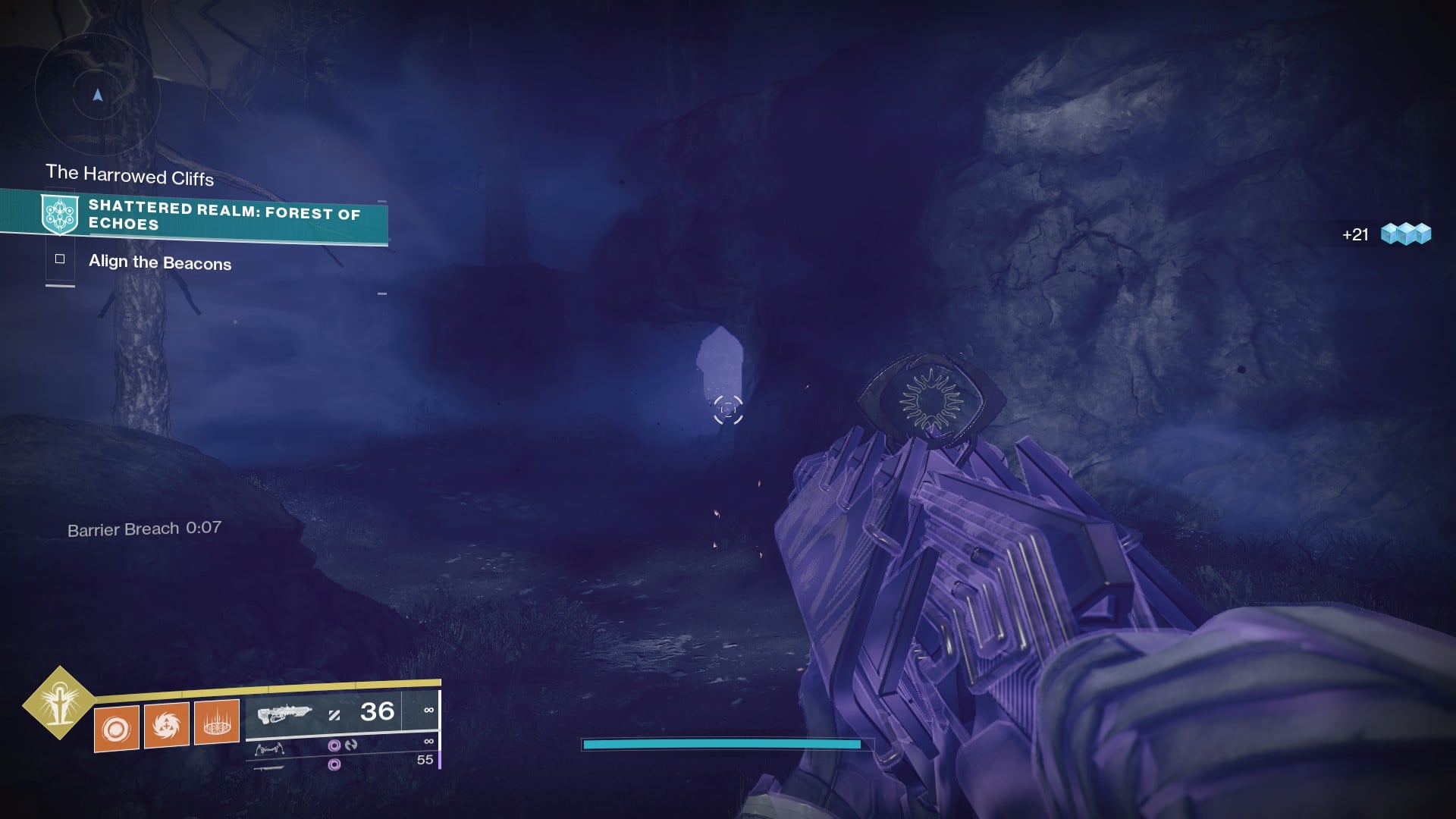Click the blue cube loot notification icon

1405,234
